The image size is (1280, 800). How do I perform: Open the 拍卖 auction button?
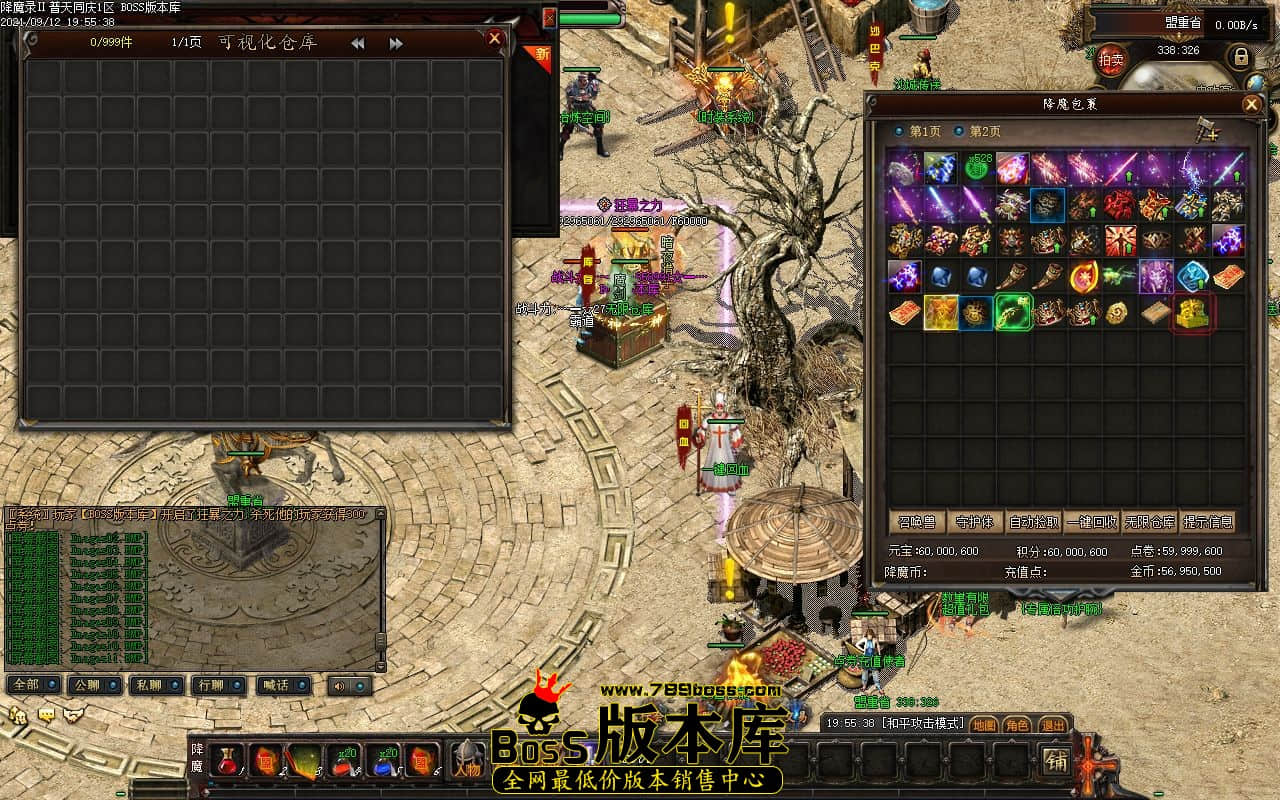click(x=1111, y=59)
